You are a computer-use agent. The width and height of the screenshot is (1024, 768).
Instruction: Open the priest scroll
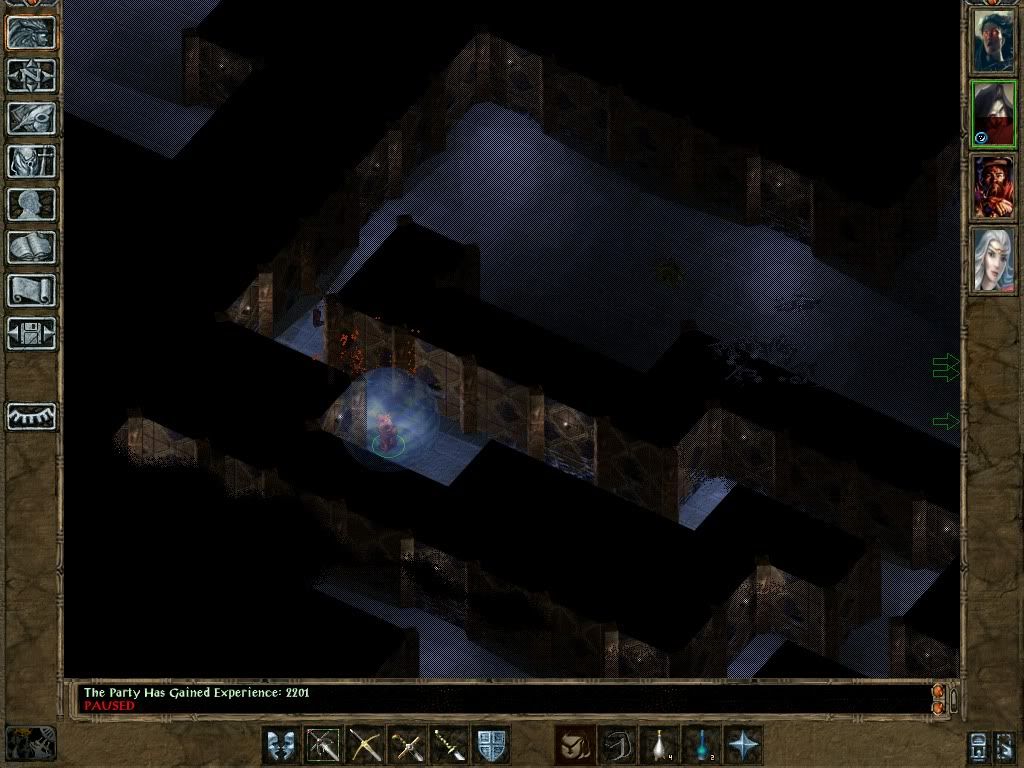(x=31, y=290)
